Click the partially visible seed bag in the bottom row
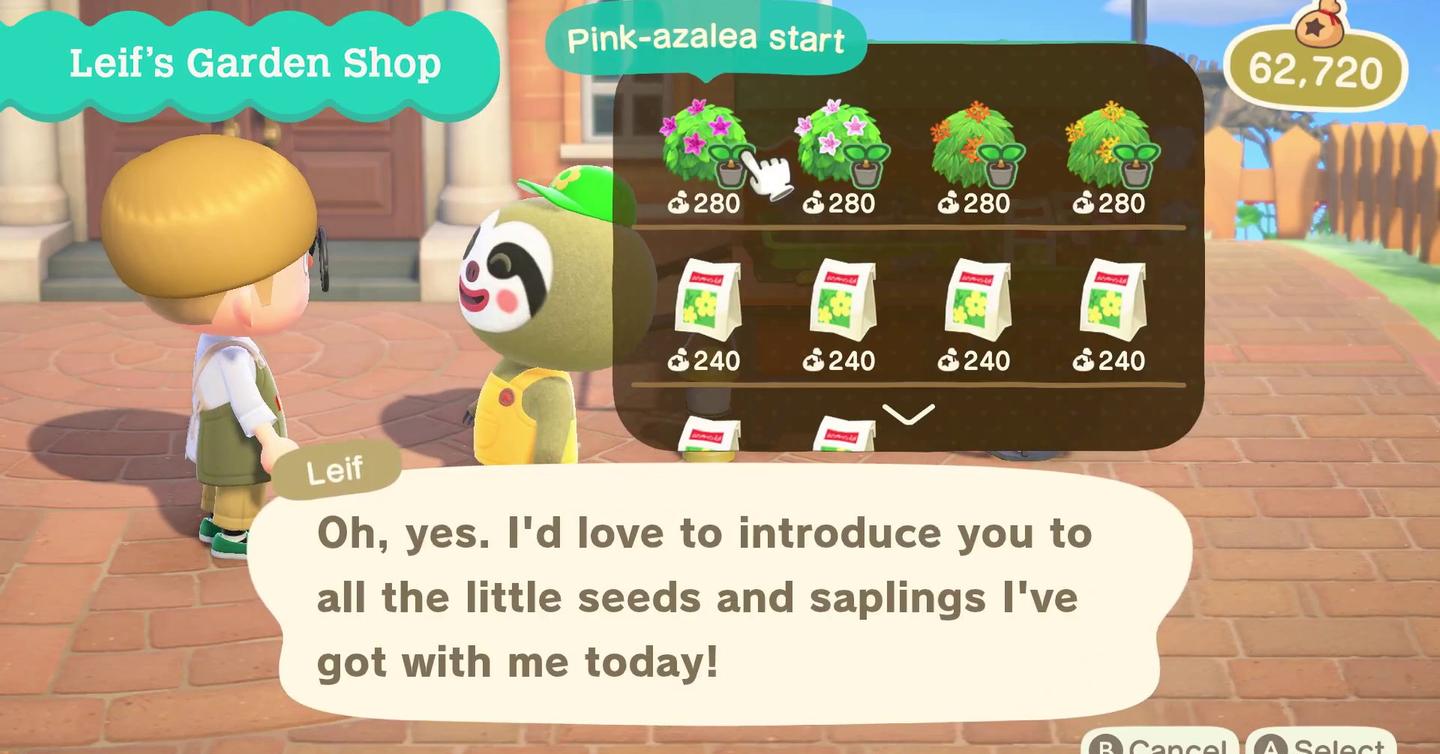This screenshot has width=1440, height=754. 712,435
